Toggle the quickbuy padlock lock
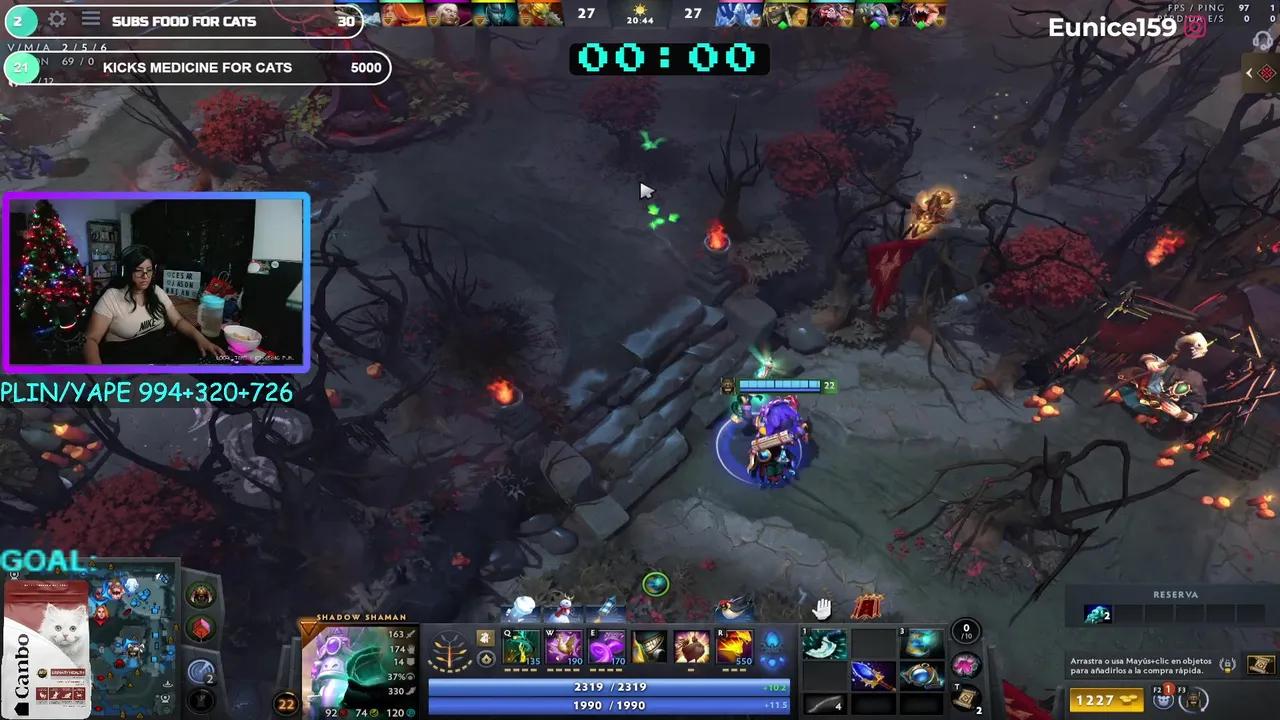Viewport: 1280px width, 720px height. tap(1227, 665)
